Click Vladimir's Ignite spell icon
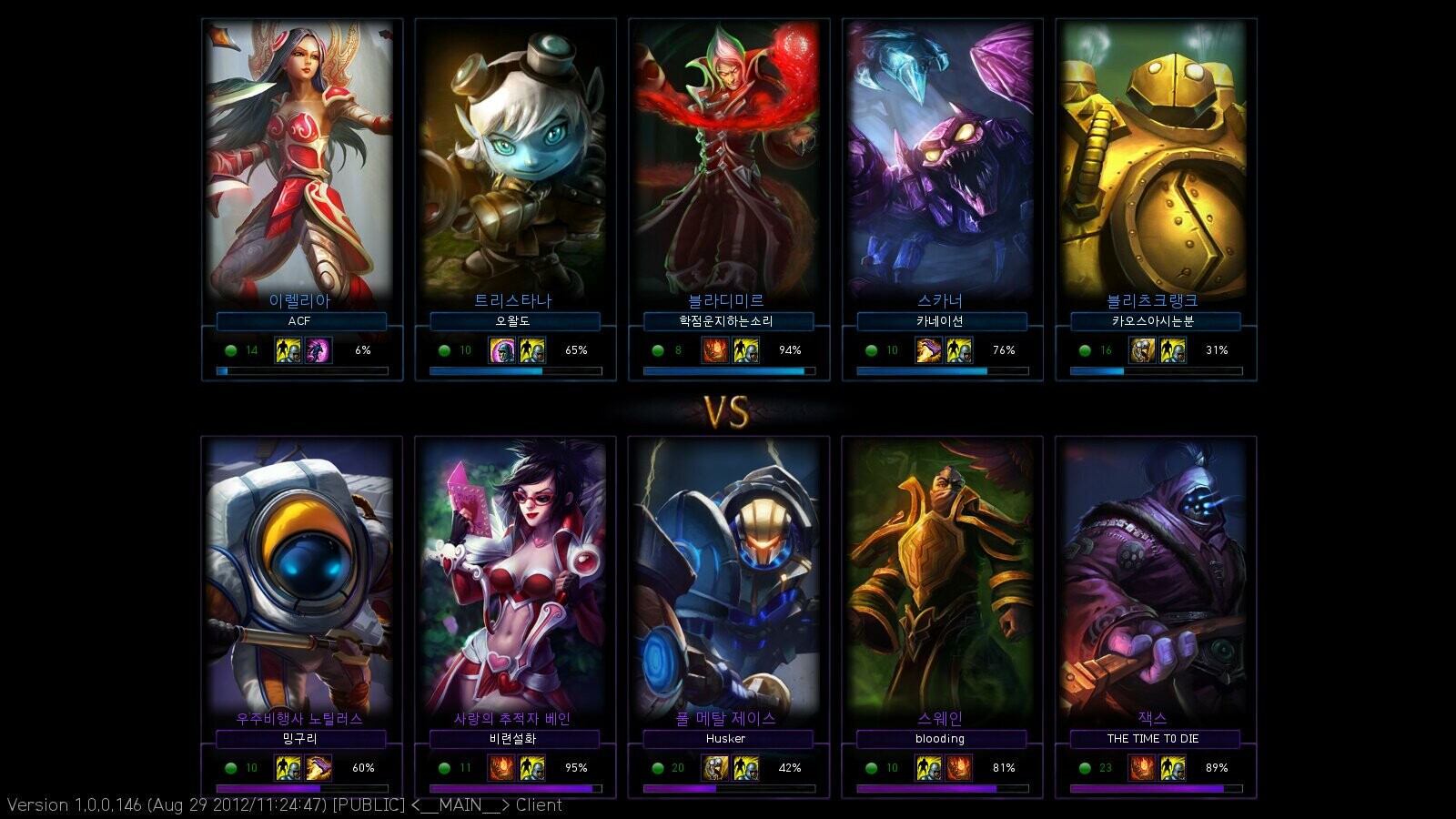Image resolution: width=1456 pixels, height=819 pixels. pos(715,350)
